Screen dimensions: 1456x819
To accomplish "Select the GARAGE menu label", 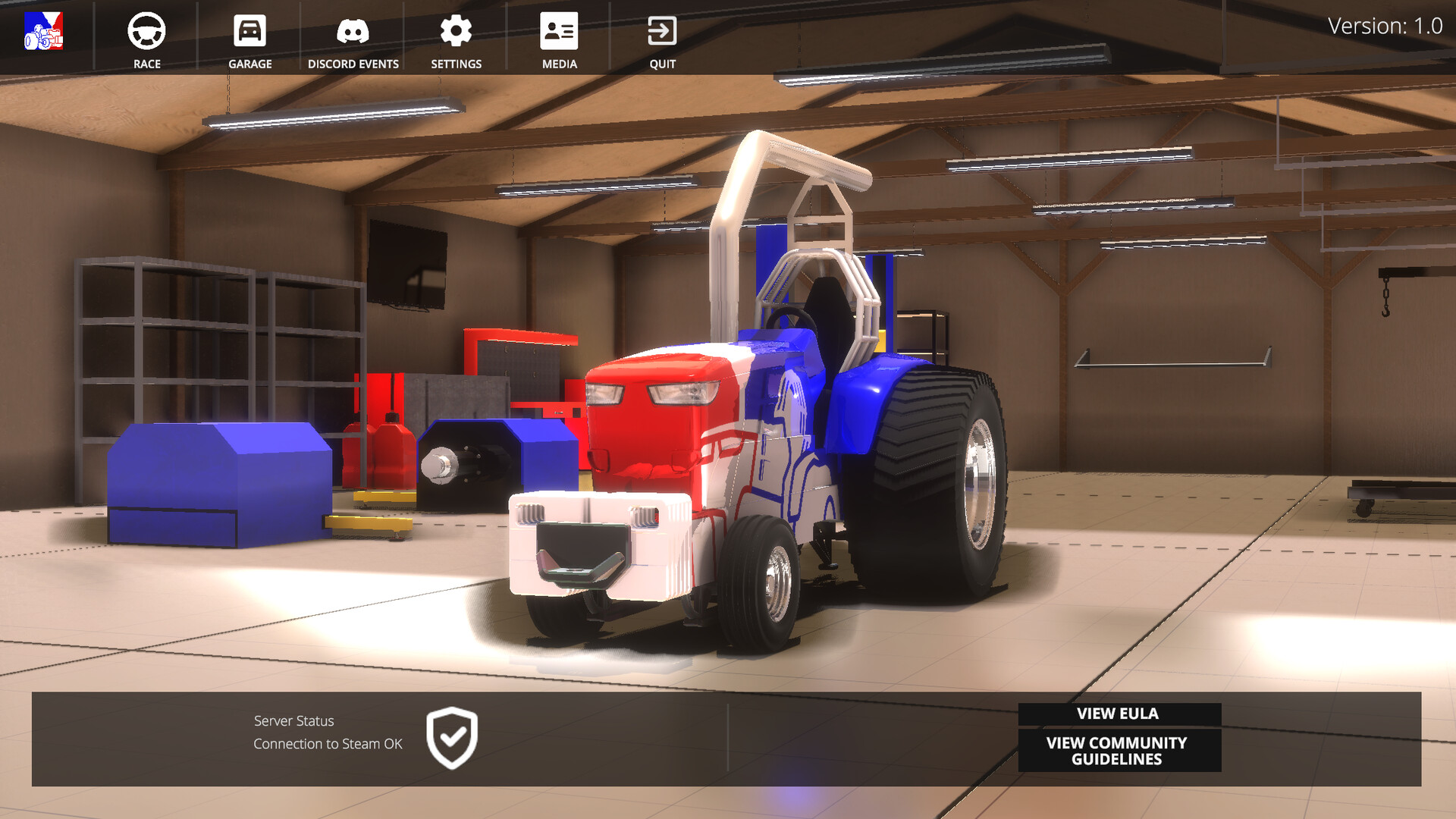I will [249, 64].
